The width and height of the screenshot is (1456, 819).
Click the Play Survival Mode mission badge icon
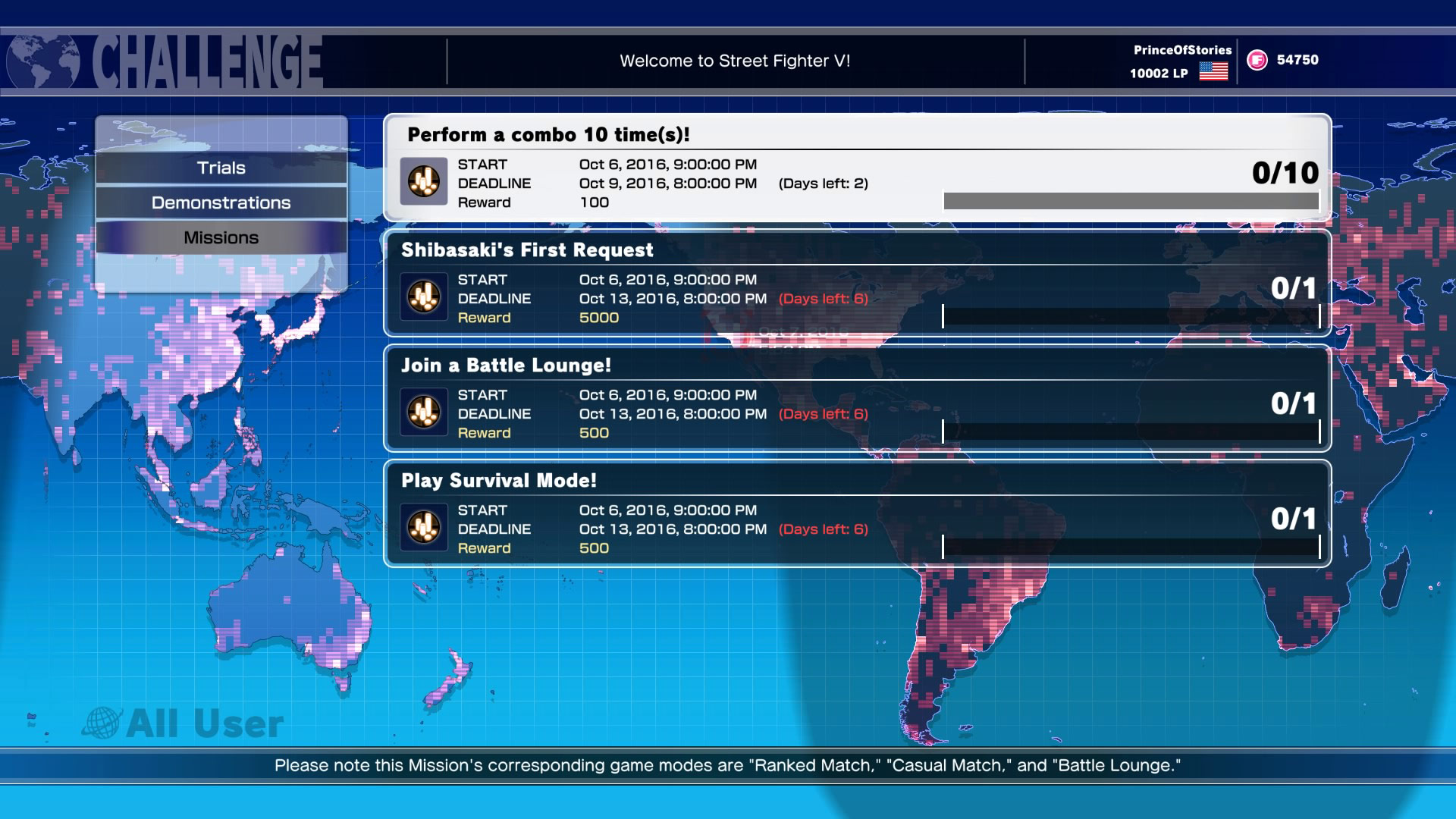(x=423, y=529)
